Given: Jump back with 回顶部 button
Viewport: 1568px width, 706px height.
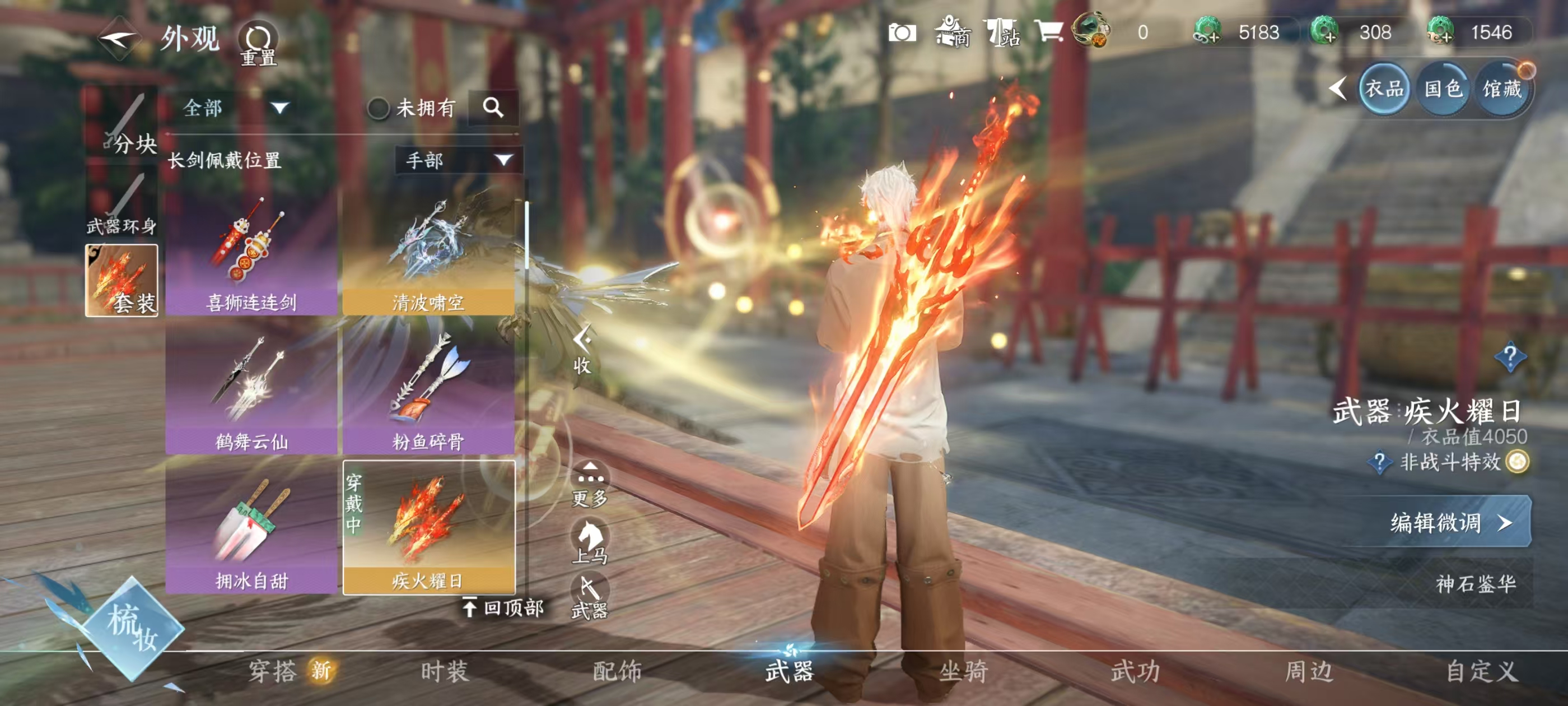Looking at the screenshot, I should pyautogui.click(x=503, y=607).
